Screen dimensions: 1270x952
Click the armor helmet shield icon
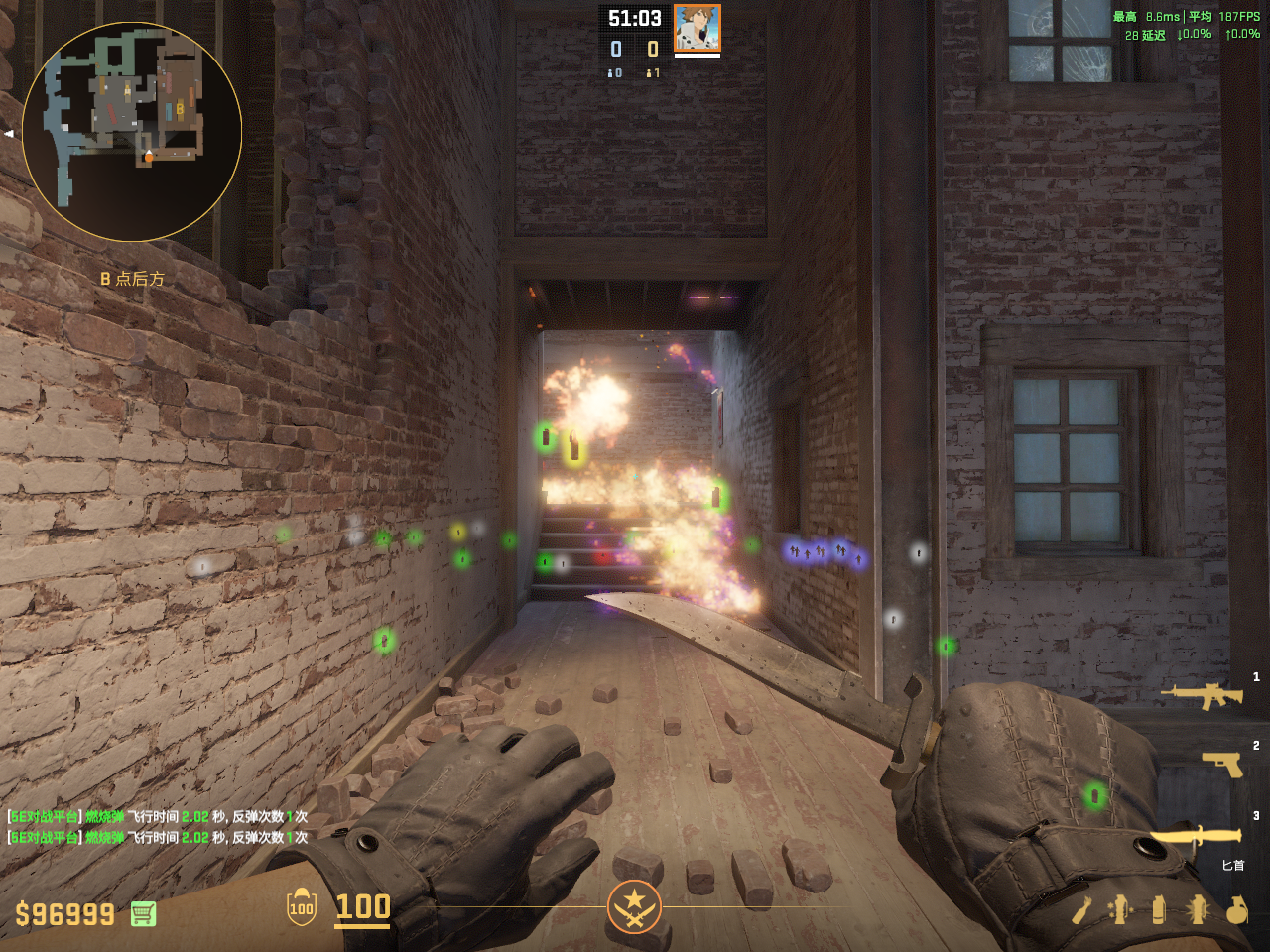(302, 907)
